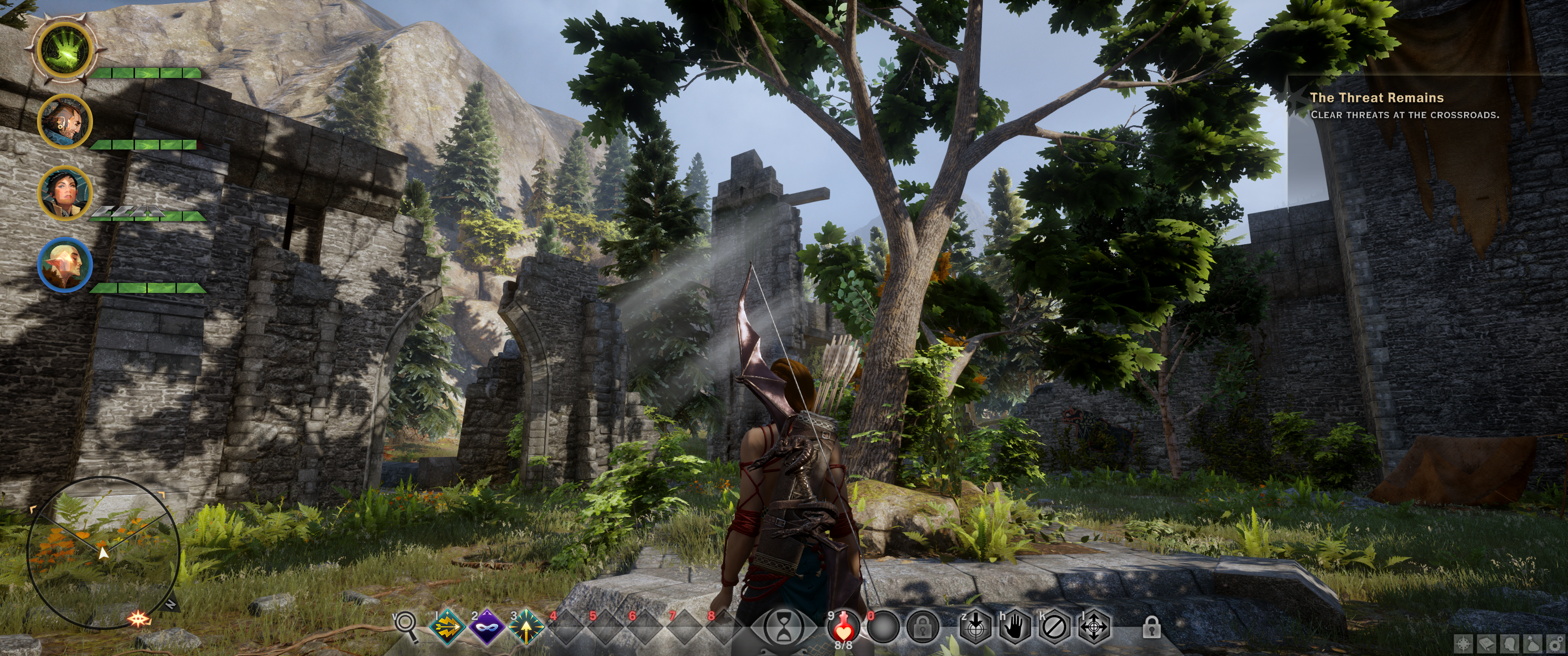Select Cassandra's party portrait
Screen dimensions: 1568x656
(x=65, y=193)
